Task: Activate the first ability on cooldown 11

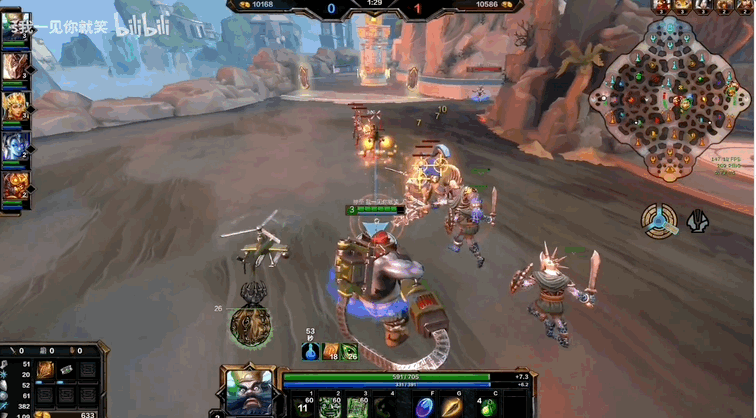Action: [303, 406]
